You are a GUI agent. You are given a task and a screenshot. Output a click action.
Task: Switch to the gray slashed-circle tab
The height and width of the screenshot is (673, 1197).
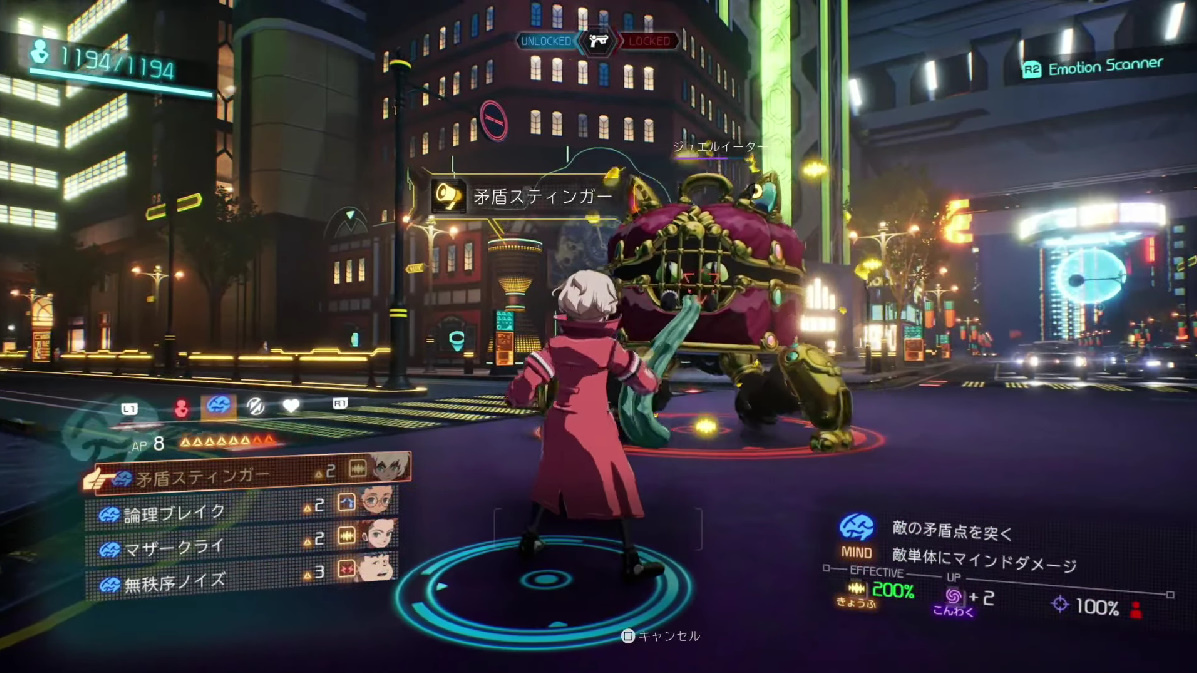tap(256, 407)
